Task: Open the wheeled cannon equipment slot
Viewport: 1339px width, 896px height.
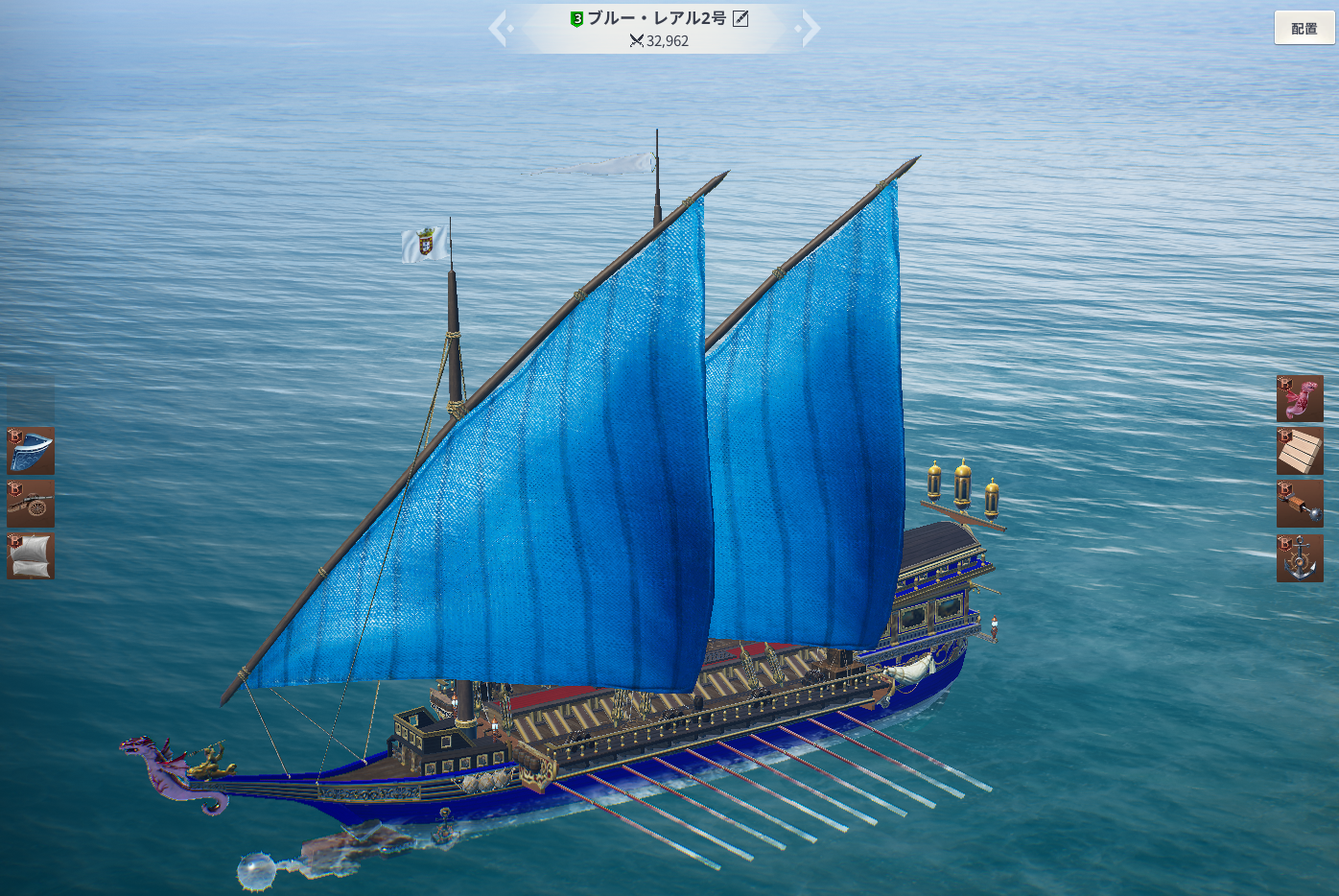Action: [31, 504]
